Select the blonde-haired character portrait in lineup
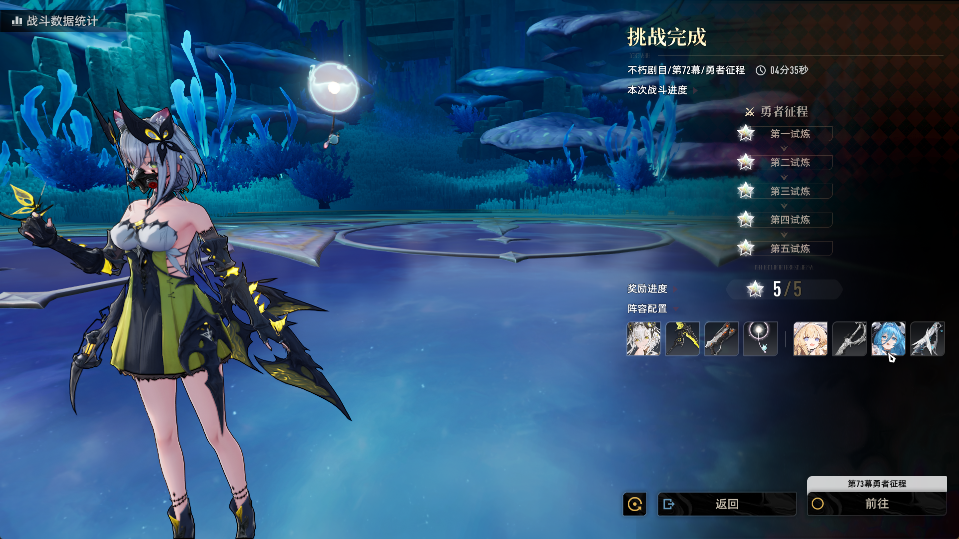The width and height of the screenshot is (959, 539). [810, 339]
